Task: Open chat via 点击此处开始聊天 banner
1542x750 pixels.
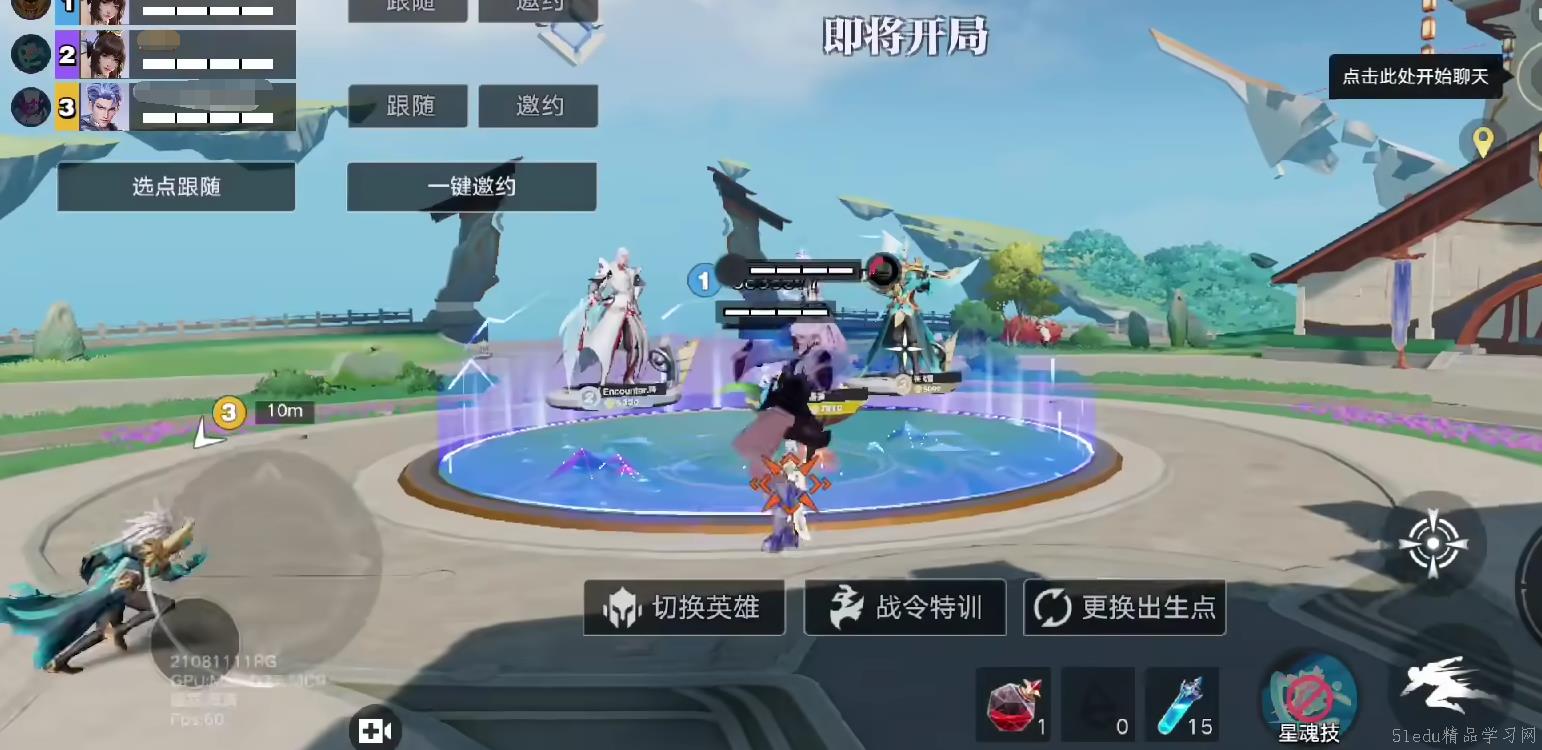Action: click(x=1414, y=75)
